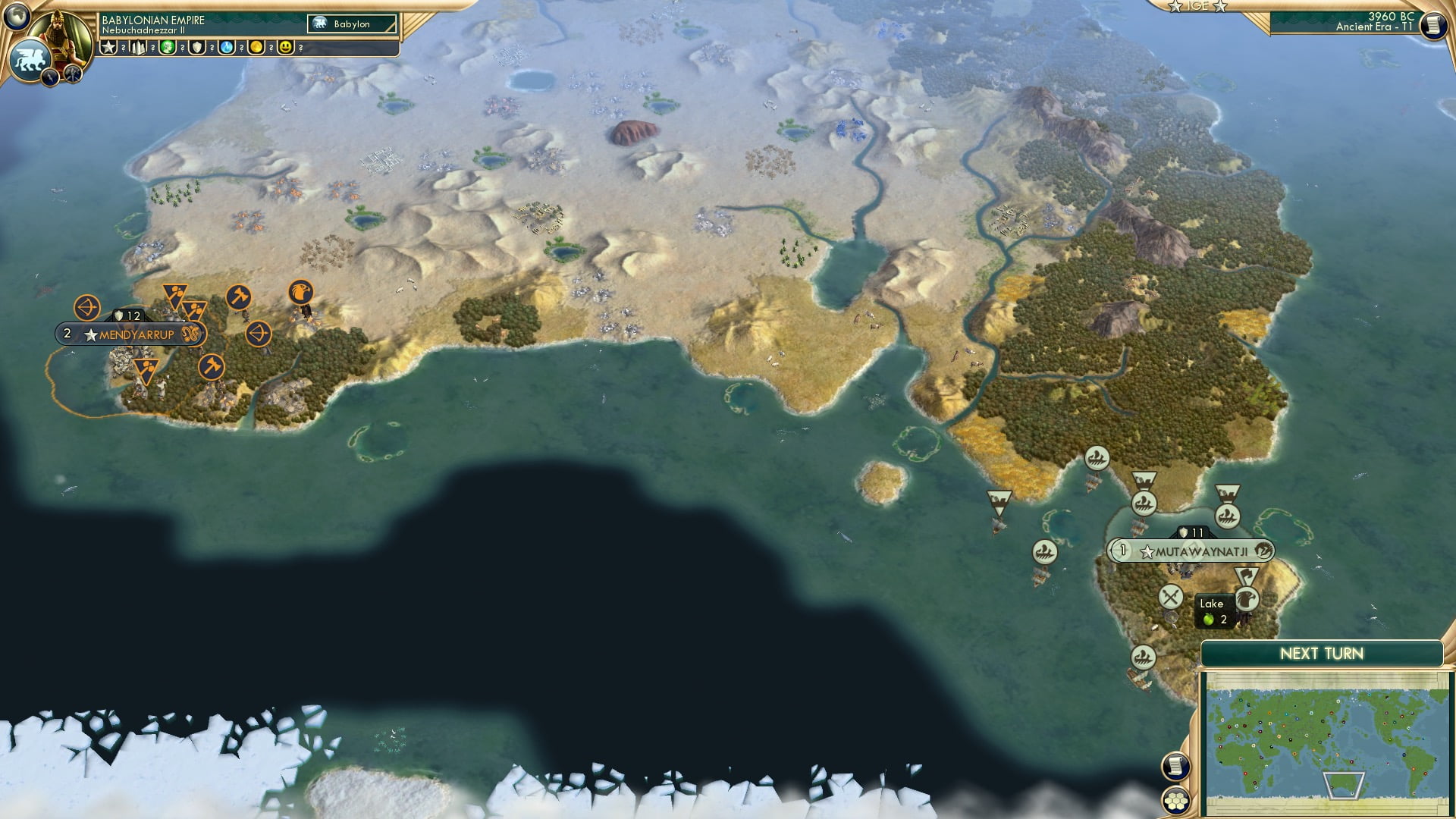Select the gold coin icon in the resource bar

coord(256,48)
